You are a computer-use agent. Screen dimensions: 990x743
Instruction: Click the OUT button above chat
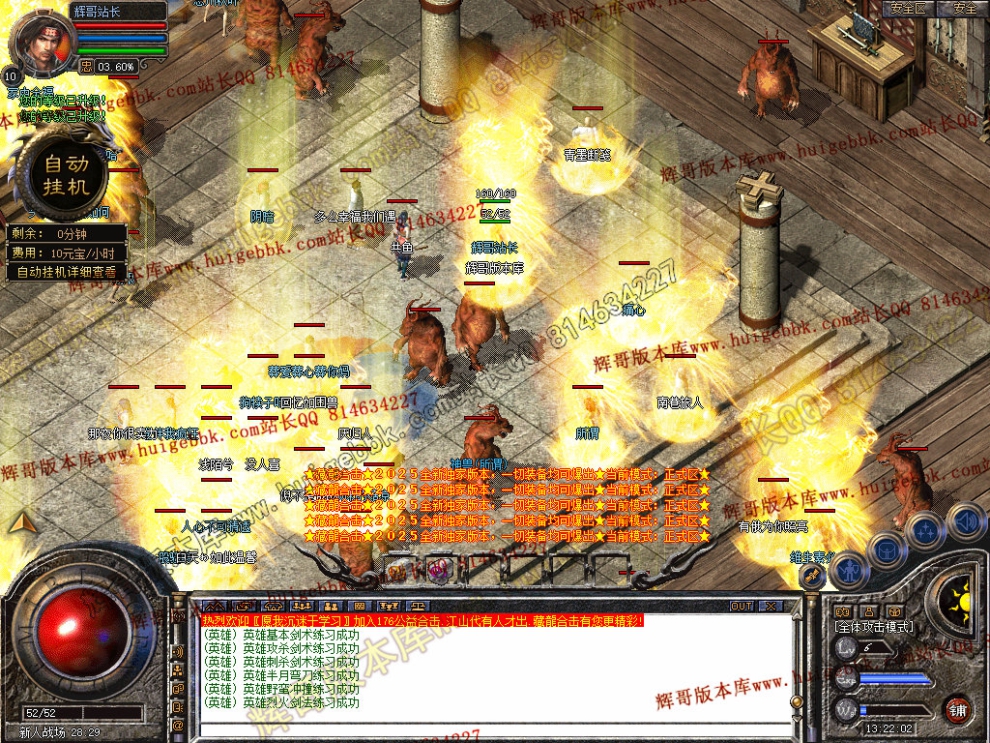point(741,606)
